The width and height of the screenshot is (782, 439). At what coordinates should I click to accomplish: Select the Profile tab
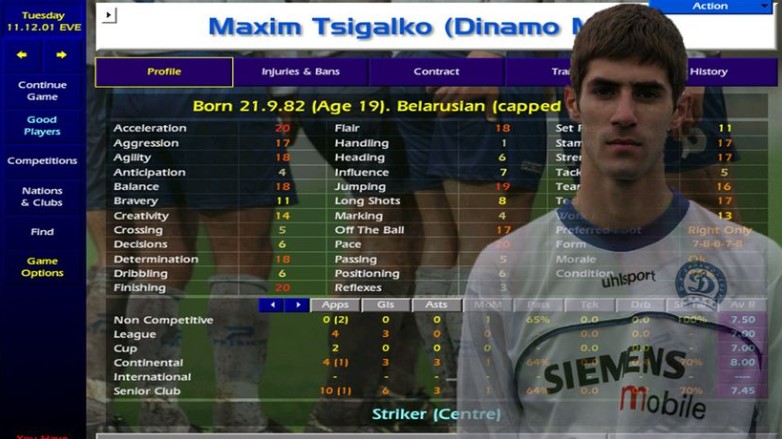coord(164,72)
